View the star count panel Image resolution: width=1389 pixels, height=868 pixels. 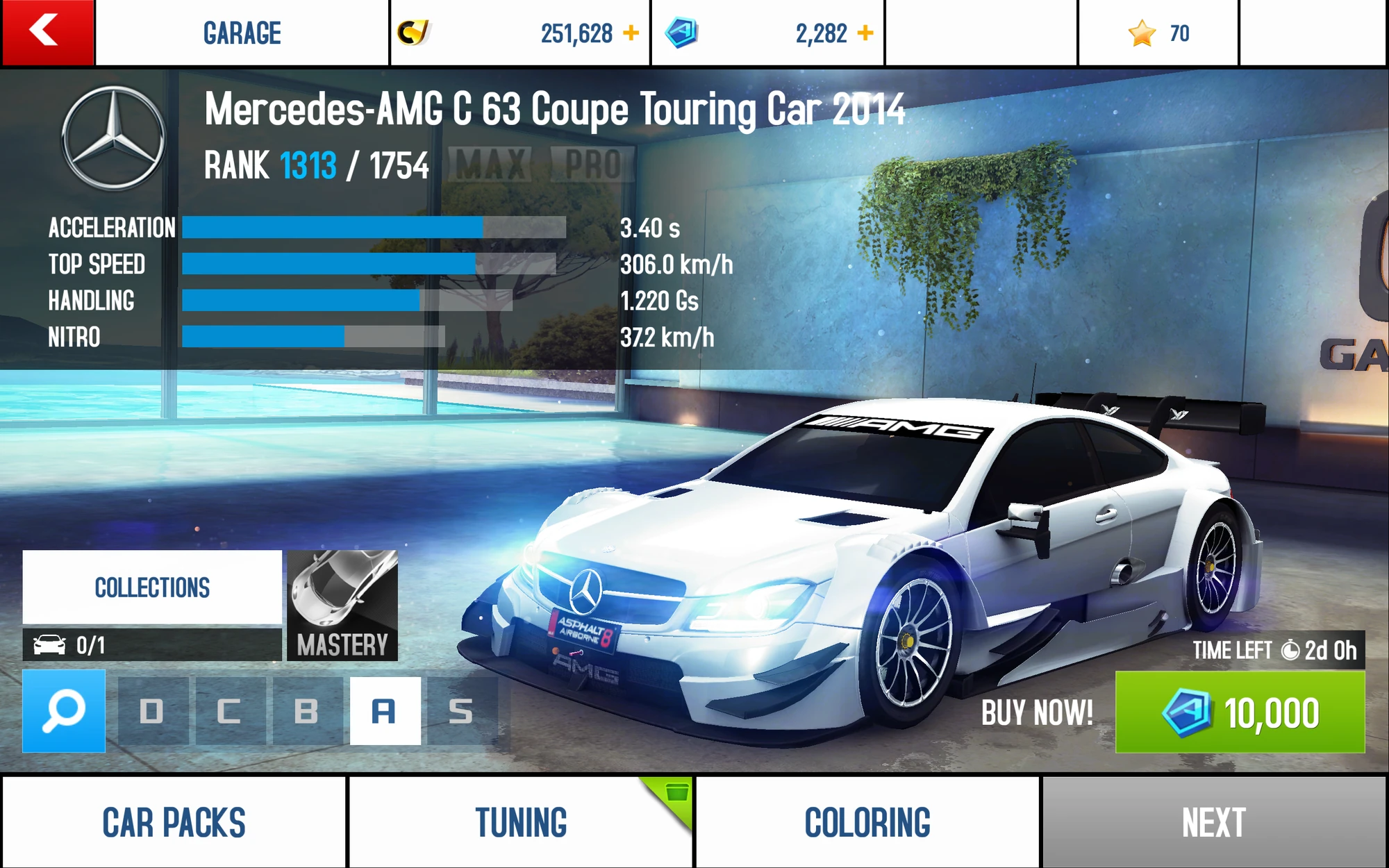click(1158, 33)
